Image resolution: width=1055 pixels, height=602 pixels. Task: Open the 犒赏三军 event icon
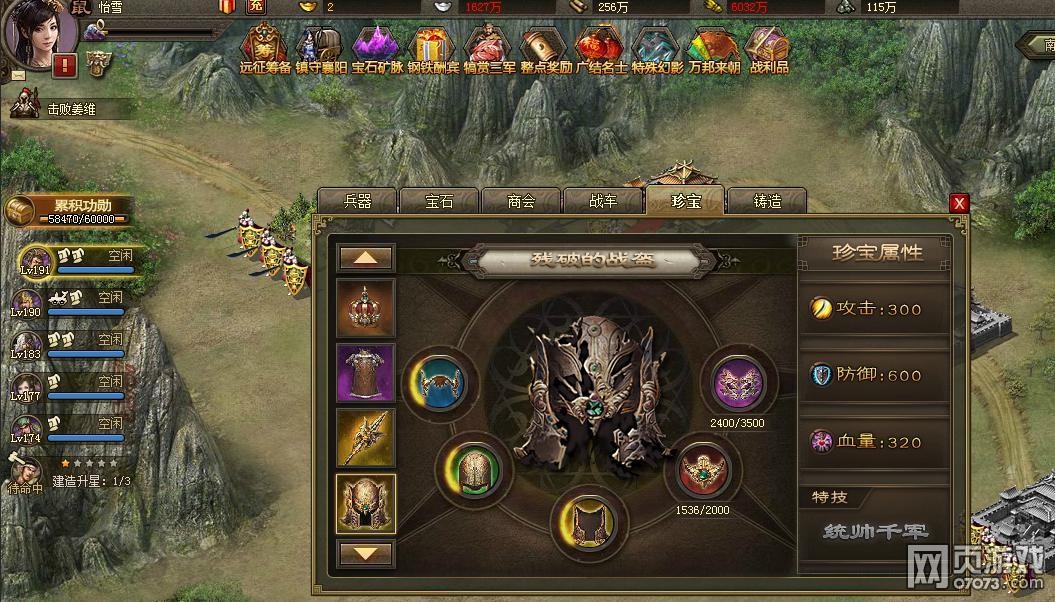pos(489,49)
